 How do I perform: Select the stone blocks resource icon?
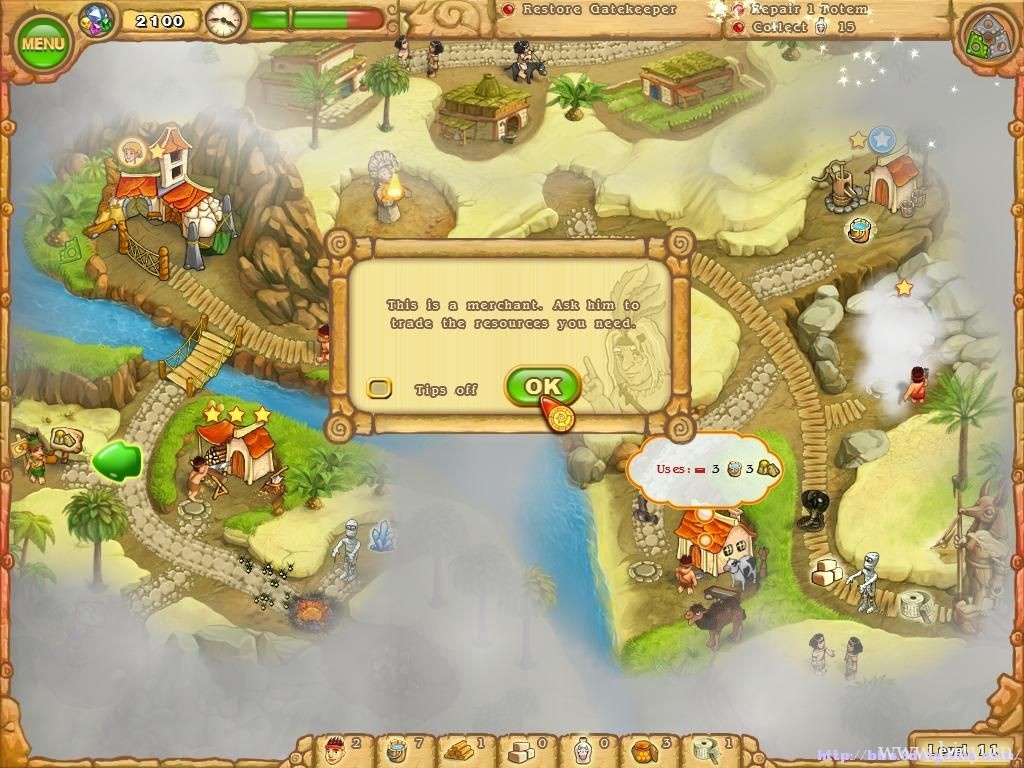click(x=520, y=747)
